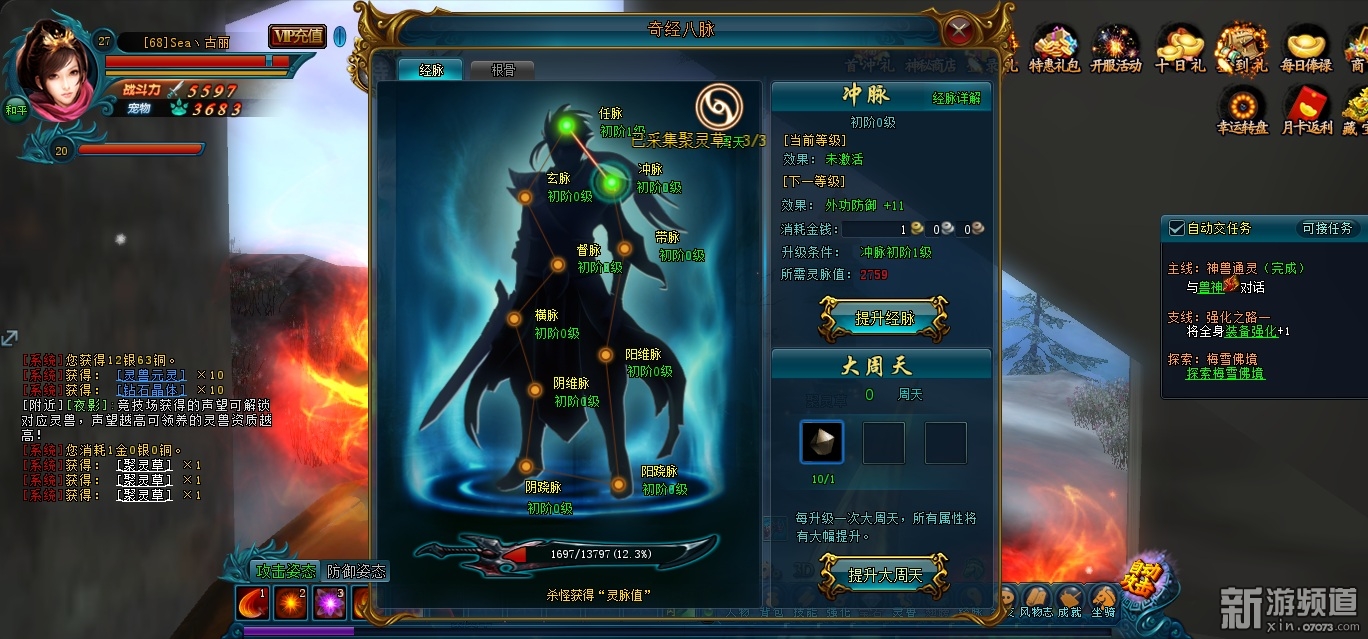Toggle the 自动交任务 checkbox
This screenshot has height=639, width=1368.
click(x=1176, y=228)
